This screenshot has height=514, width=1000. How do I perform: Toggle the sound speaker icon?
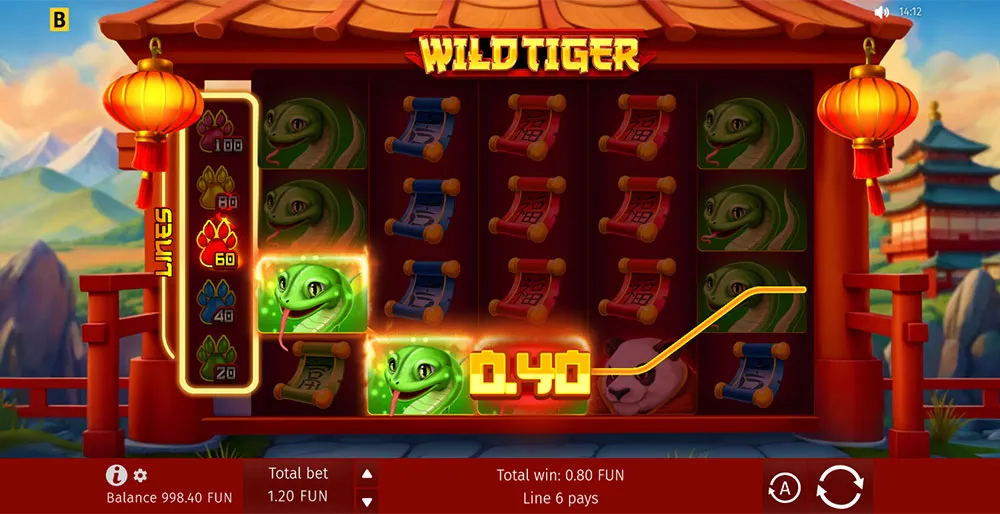click(x=881, y=13)
